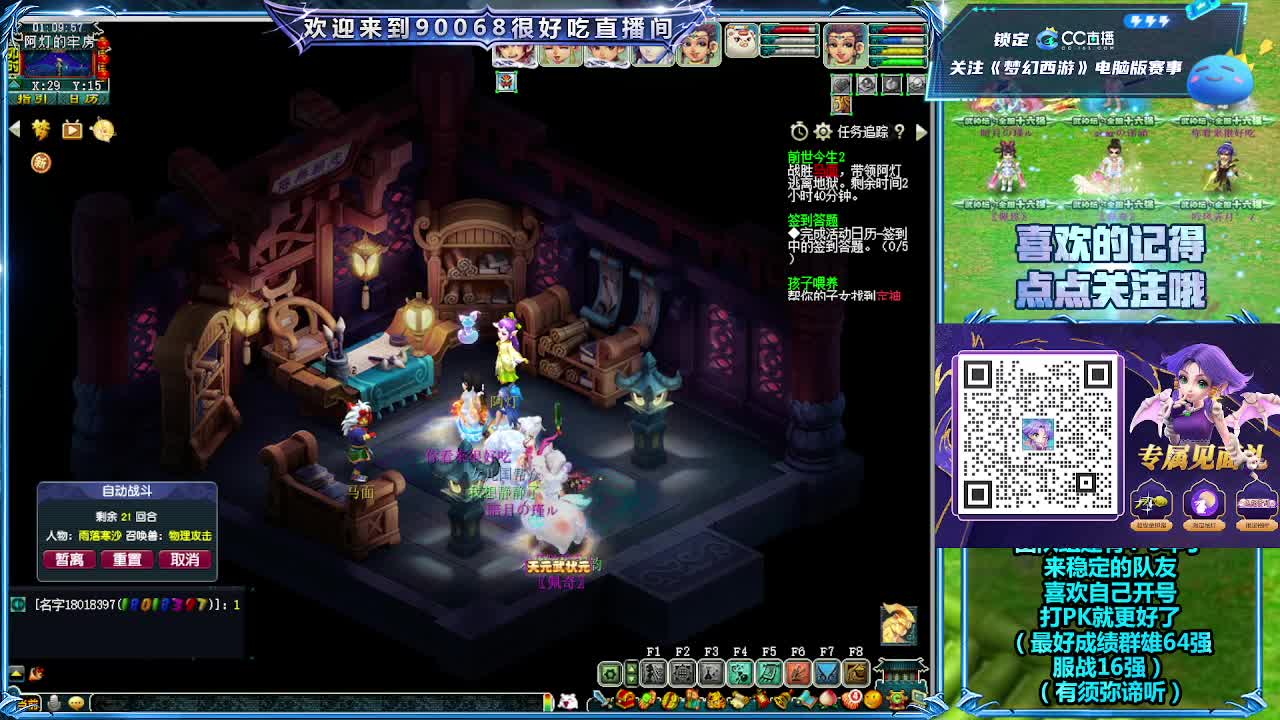1280x720 pixels.
Task: Open the treasure chest icon on bottom toolbar
Action: pyautogui.click(x=626, y=700)
